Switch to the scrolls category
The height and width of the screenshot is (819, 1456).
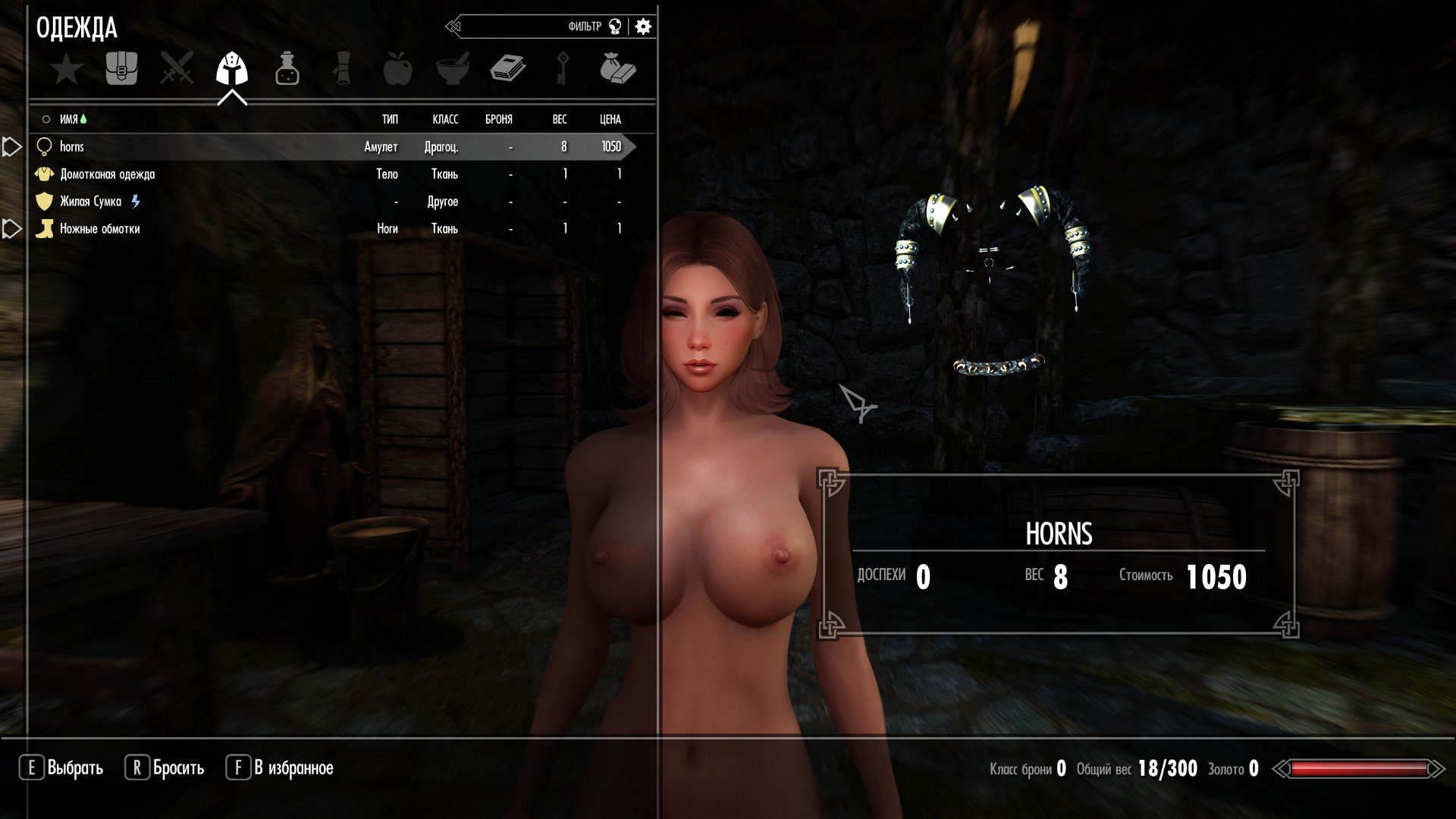pos(342,69)
